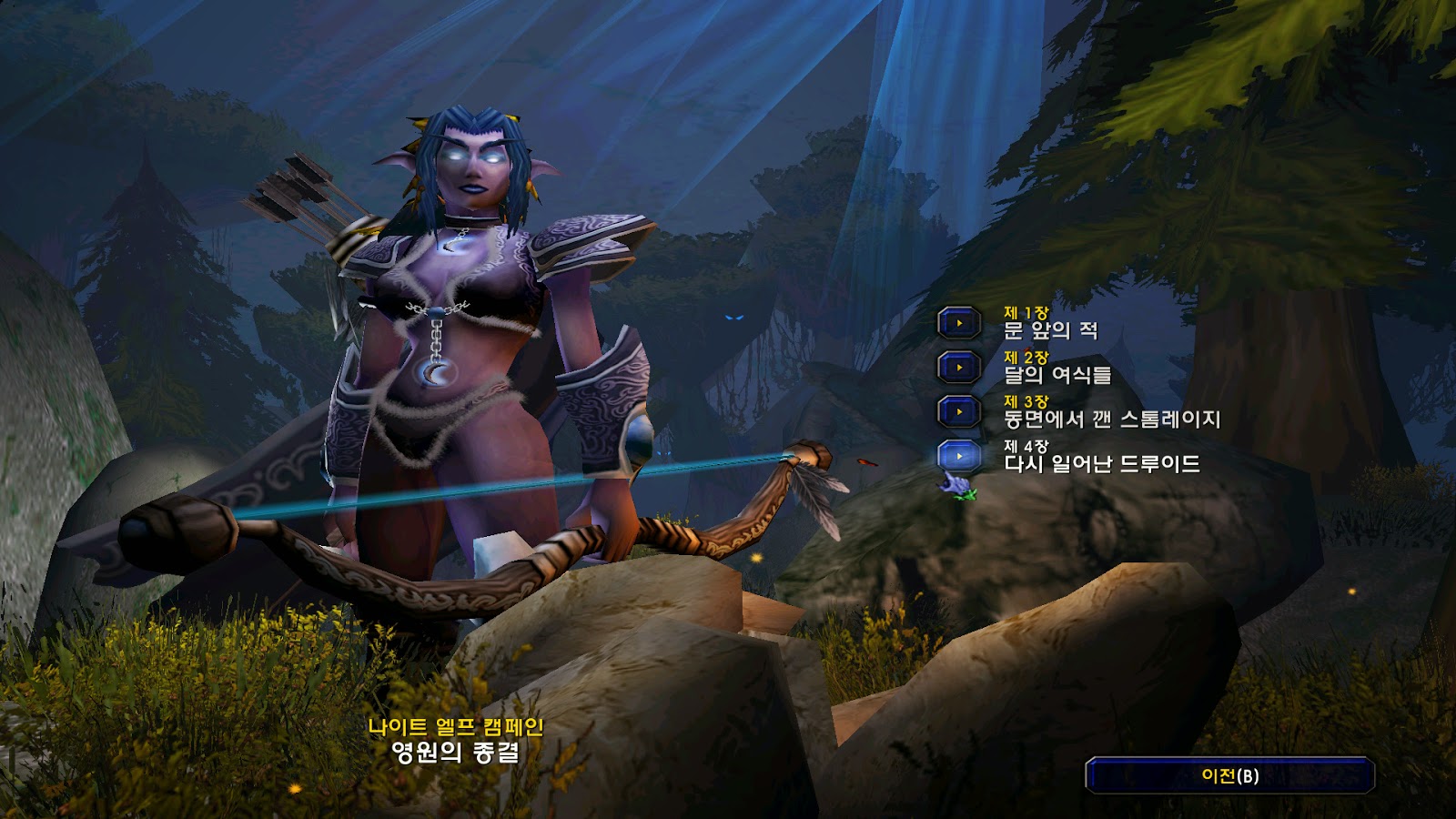The width and height of the screenshot is (1456, 819).
Task: Open chapter 4 '다시 일어난 드루이드'
Action: click(959, 456)
